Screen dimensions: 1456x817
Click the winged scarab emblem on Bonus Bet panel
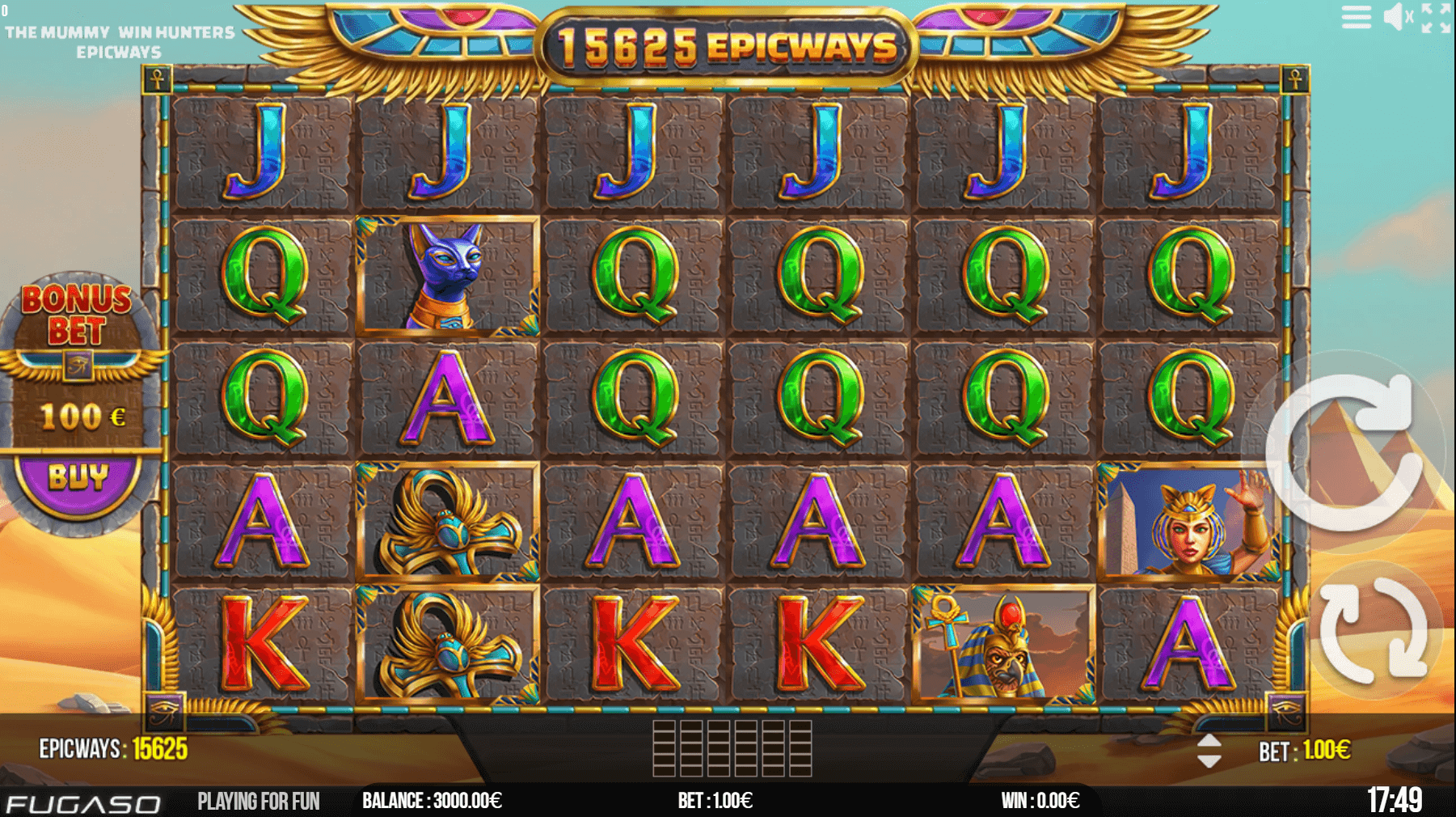pos(77,364)
